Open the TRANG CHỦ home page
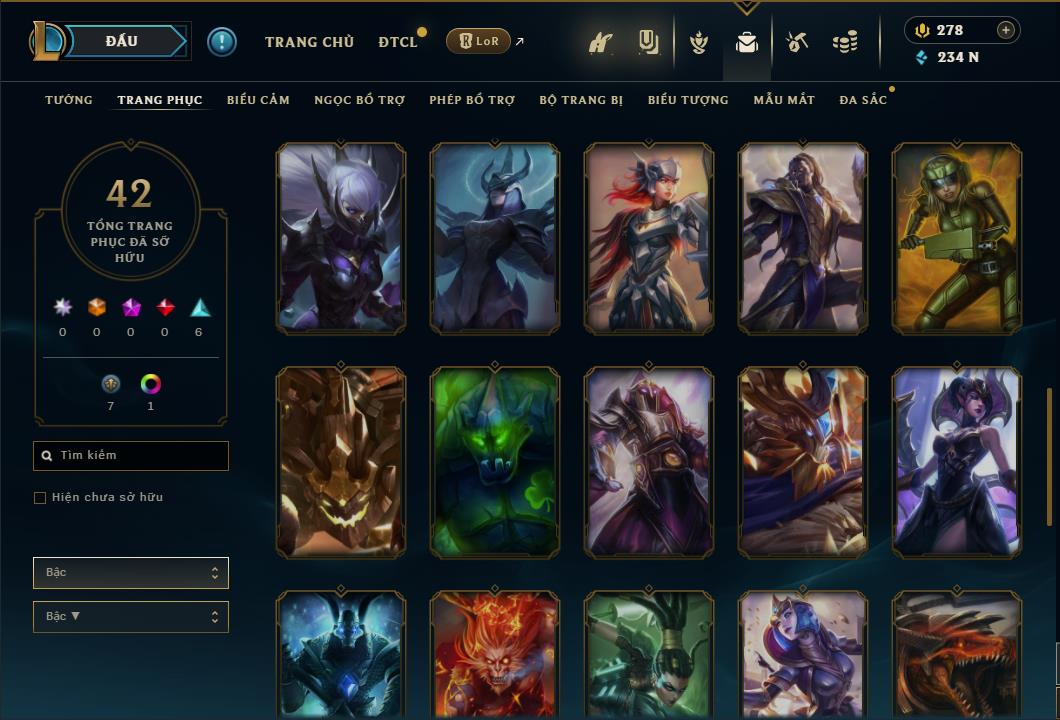 tap(309, 42)
